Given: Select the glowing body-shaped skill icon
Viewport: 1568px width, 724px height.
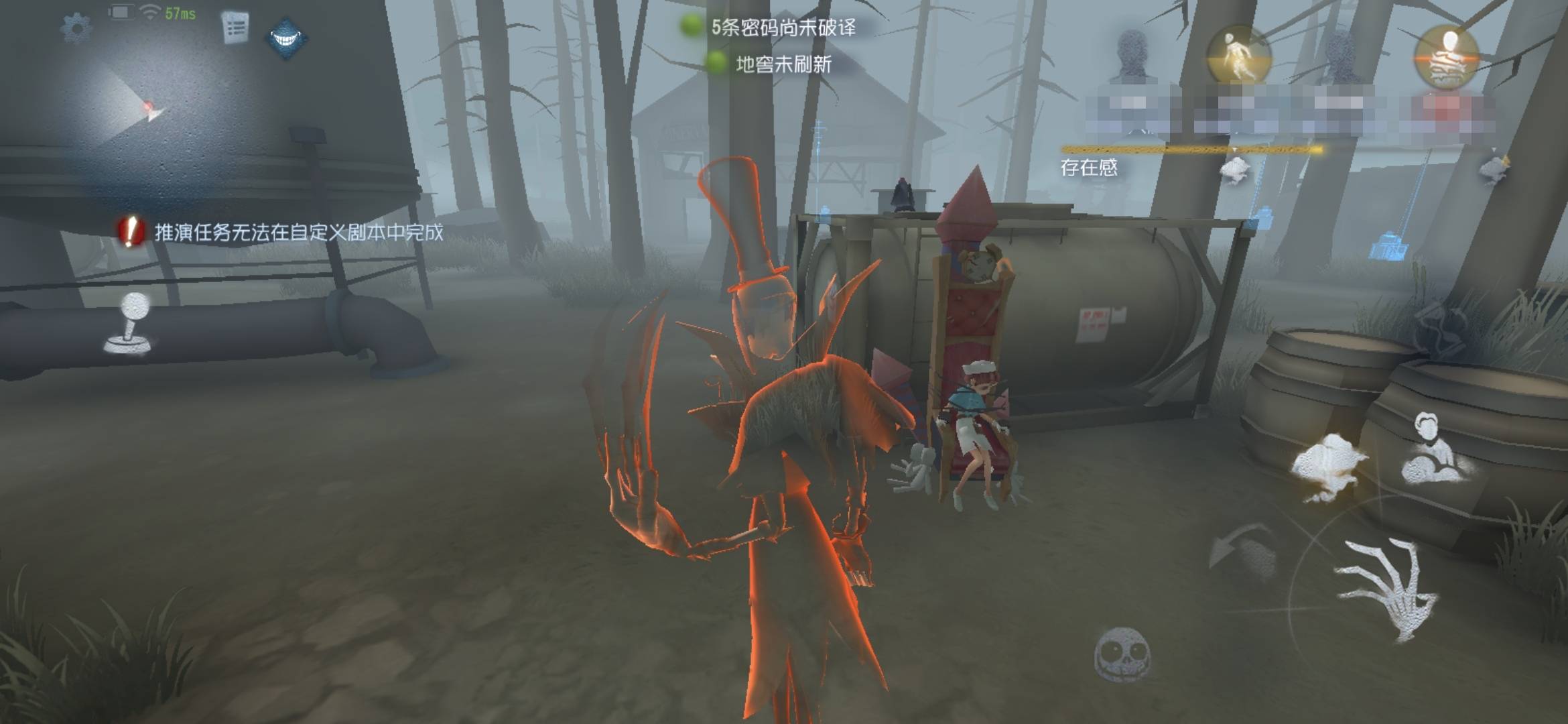Looking at the screenshot, I should [1240, 54].
